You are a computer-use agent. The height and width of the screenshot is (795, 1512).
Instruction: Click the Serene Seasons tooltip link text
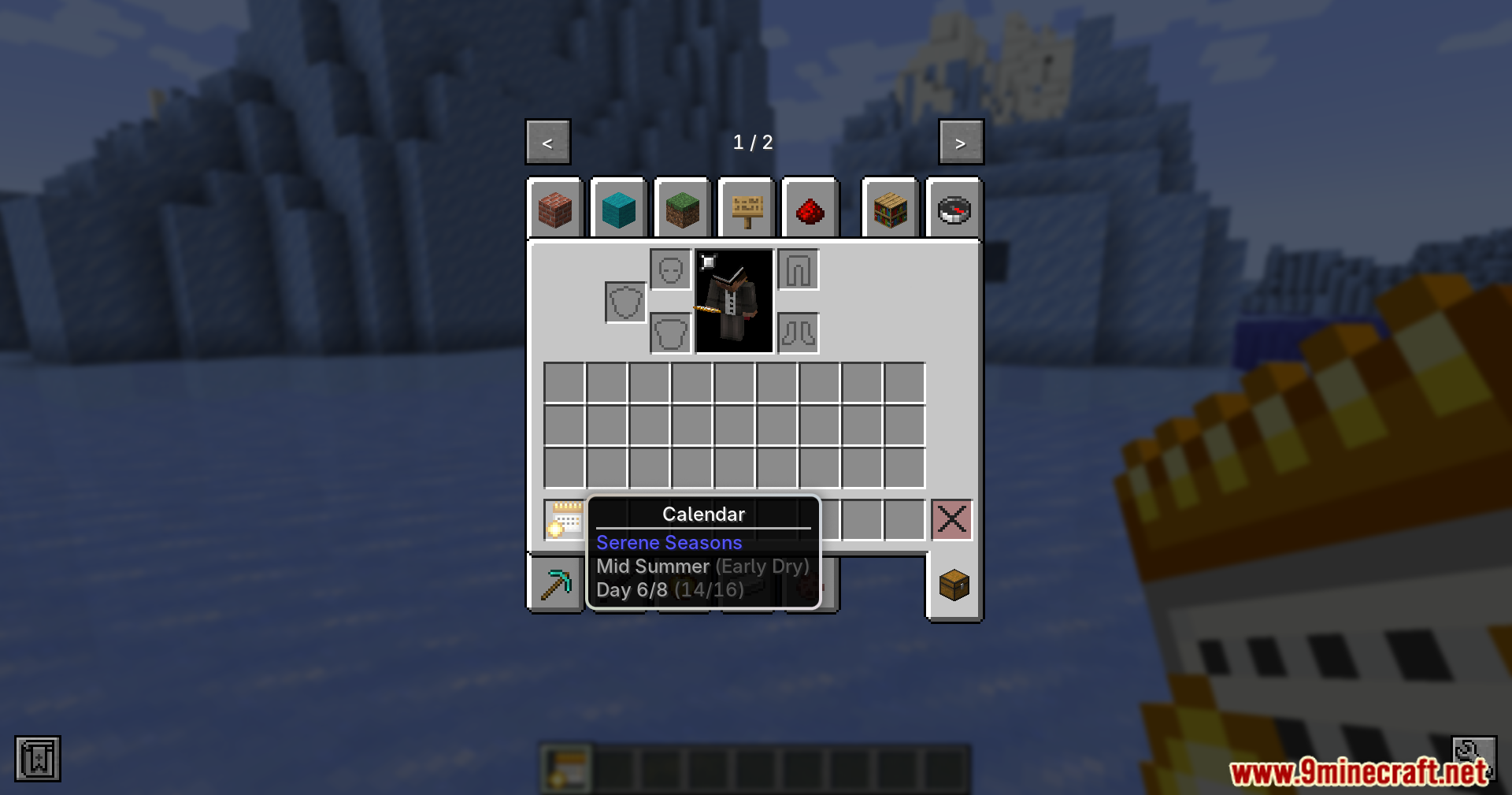click(x=669, y=543)
